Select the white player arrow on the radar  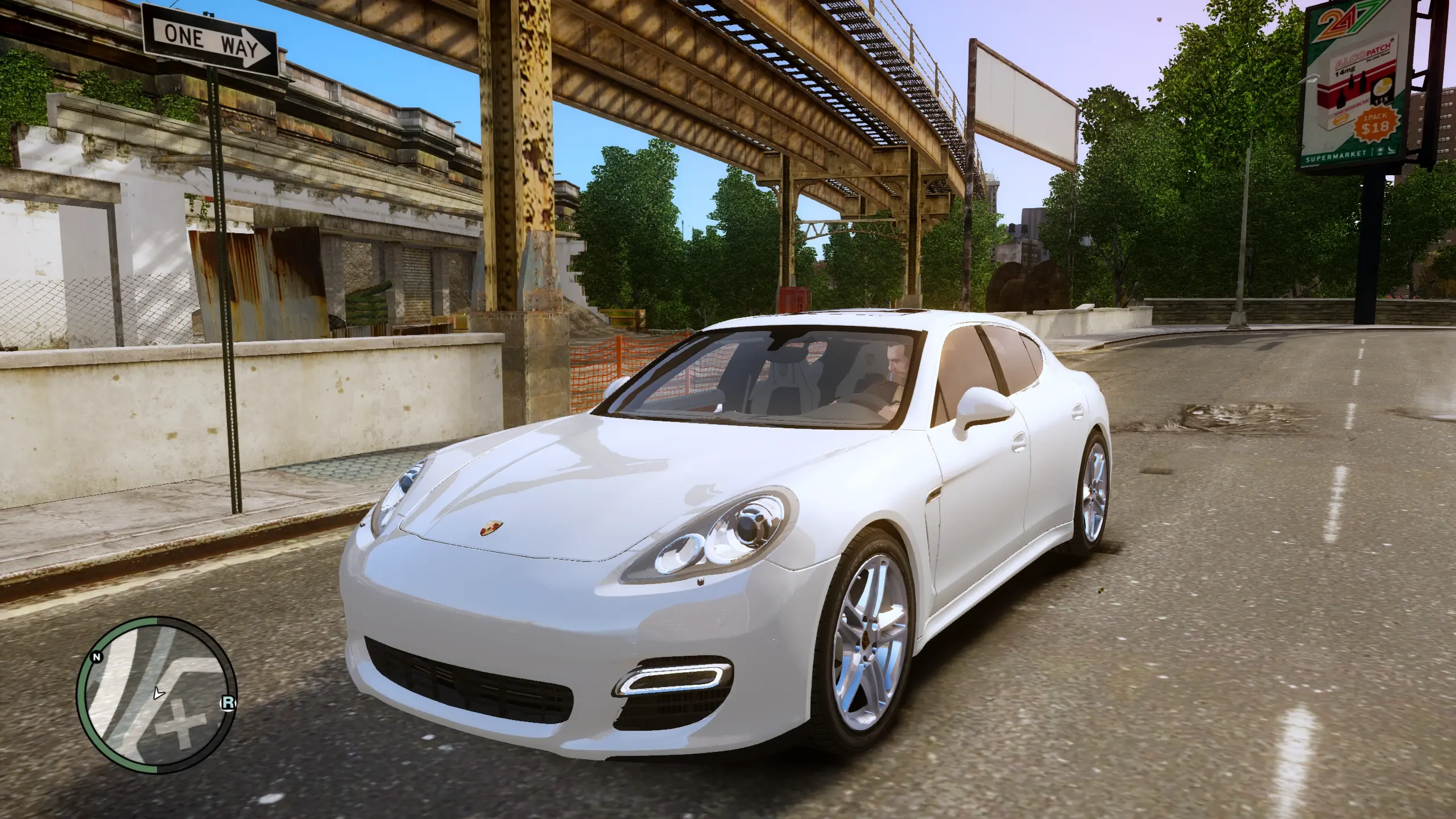(159, 693)
